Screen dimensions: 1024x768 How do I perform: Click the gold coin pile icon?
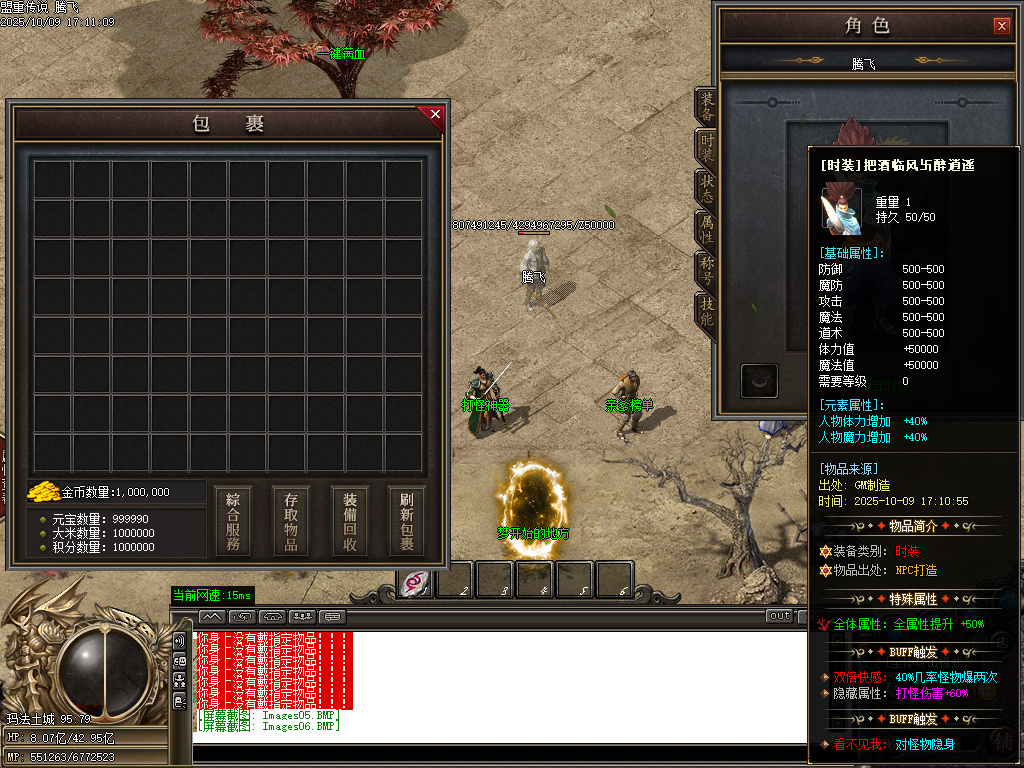[x=43, y=492]
